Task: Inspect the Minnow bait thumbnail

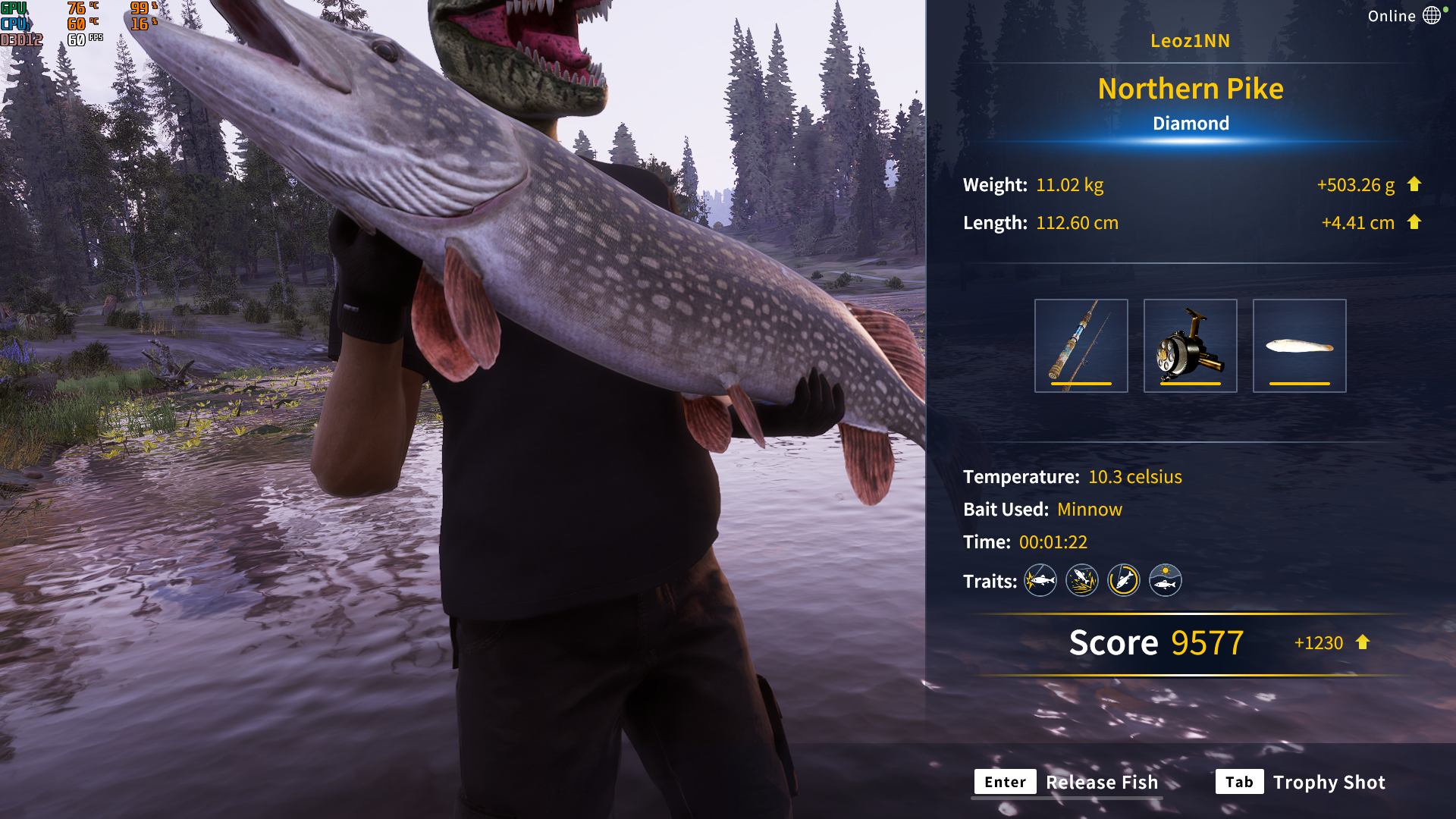Action: point(1299,346)
